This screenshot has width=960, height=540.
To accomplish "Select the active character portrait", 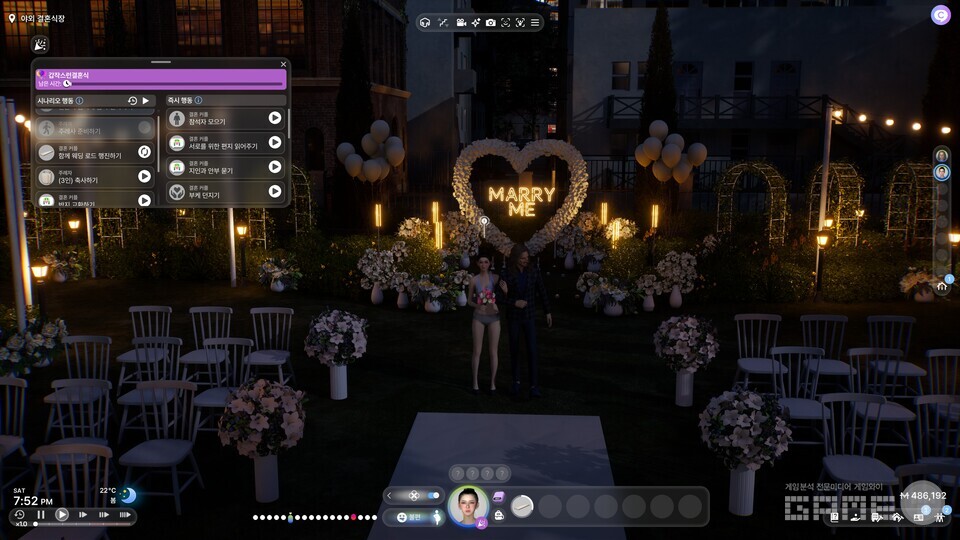I will pos(467,505).
